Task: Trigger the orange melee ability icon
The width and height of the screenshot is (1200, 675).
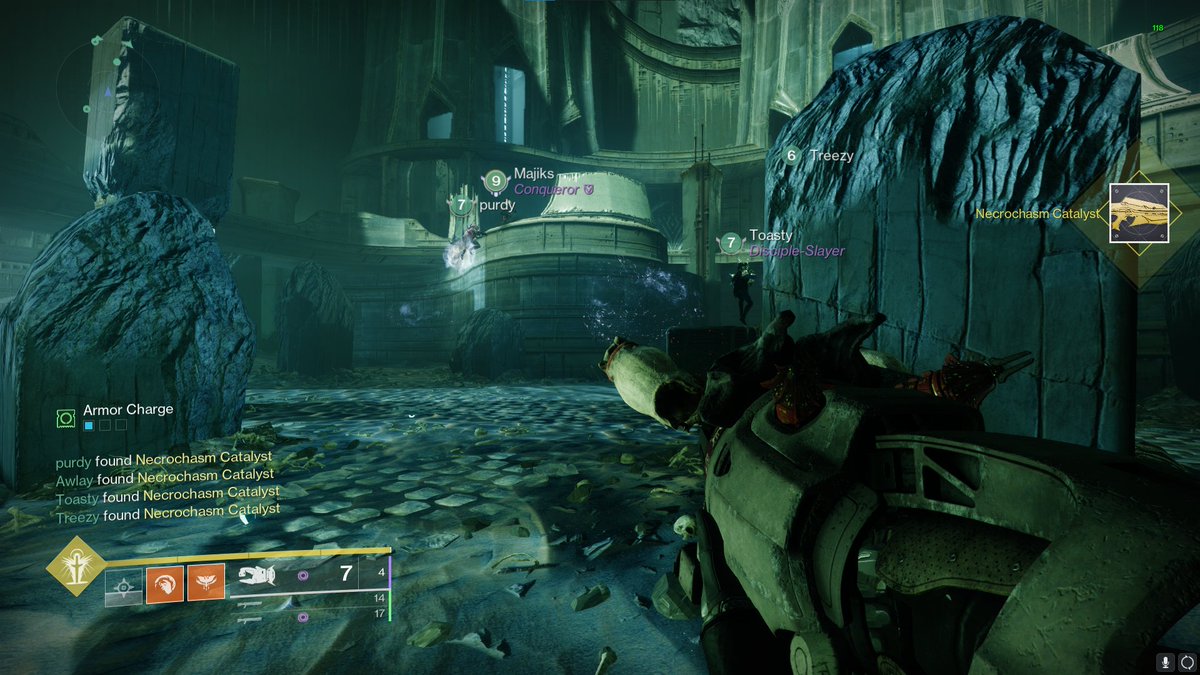Action: click(x=164, y=583)
